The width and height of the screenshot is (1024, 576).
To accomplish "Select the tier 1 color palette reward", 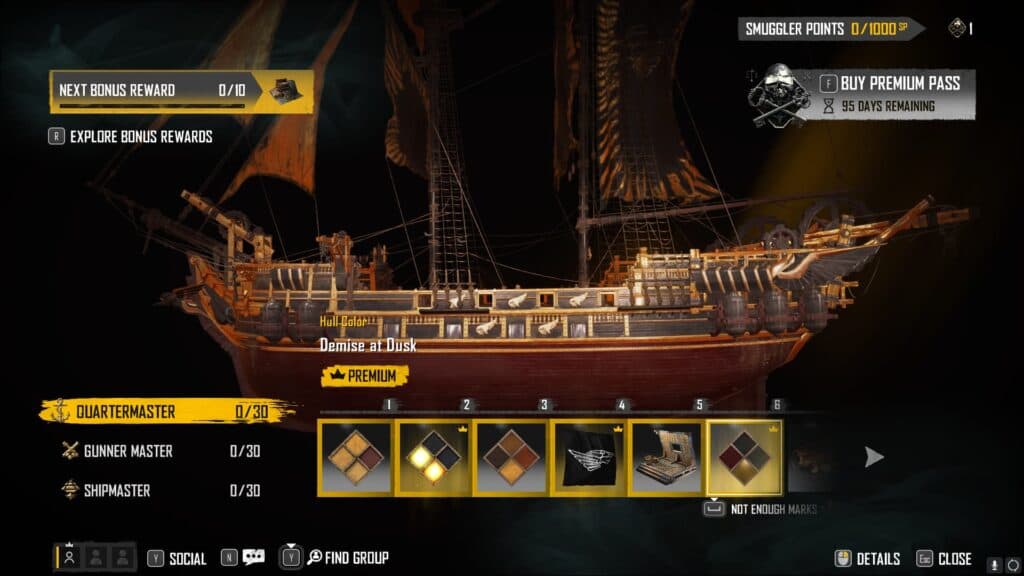I will [x=356, y=457].
